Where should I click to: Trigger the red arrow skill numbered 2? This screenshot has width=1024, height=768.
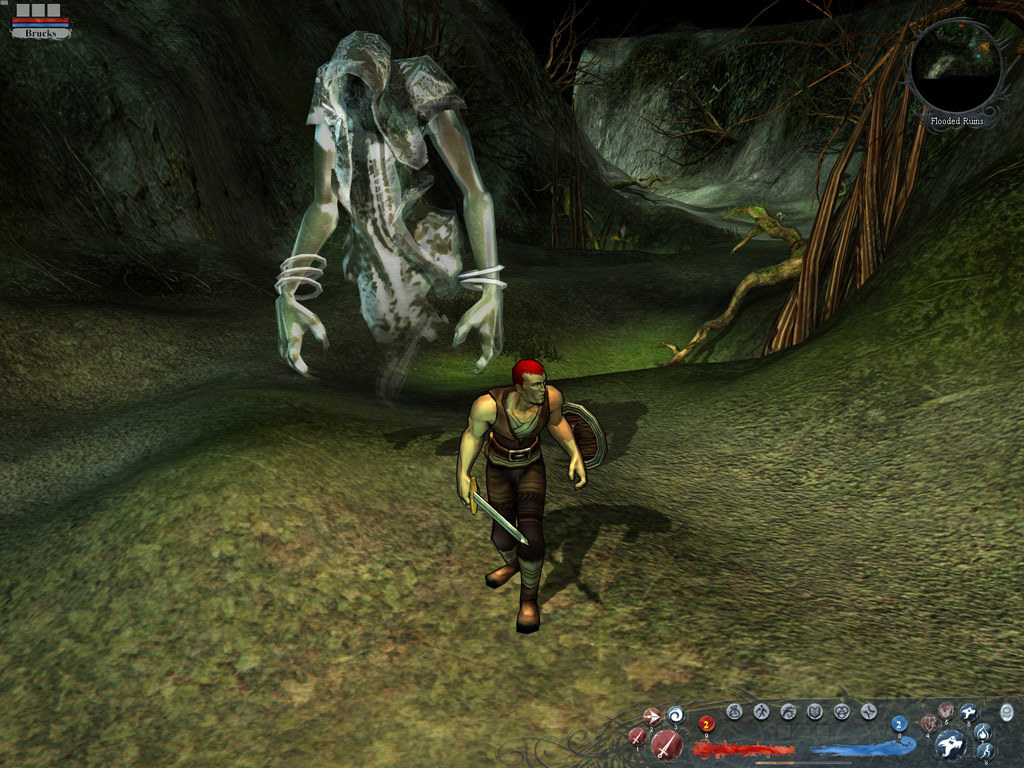click(x=651, y=716)
